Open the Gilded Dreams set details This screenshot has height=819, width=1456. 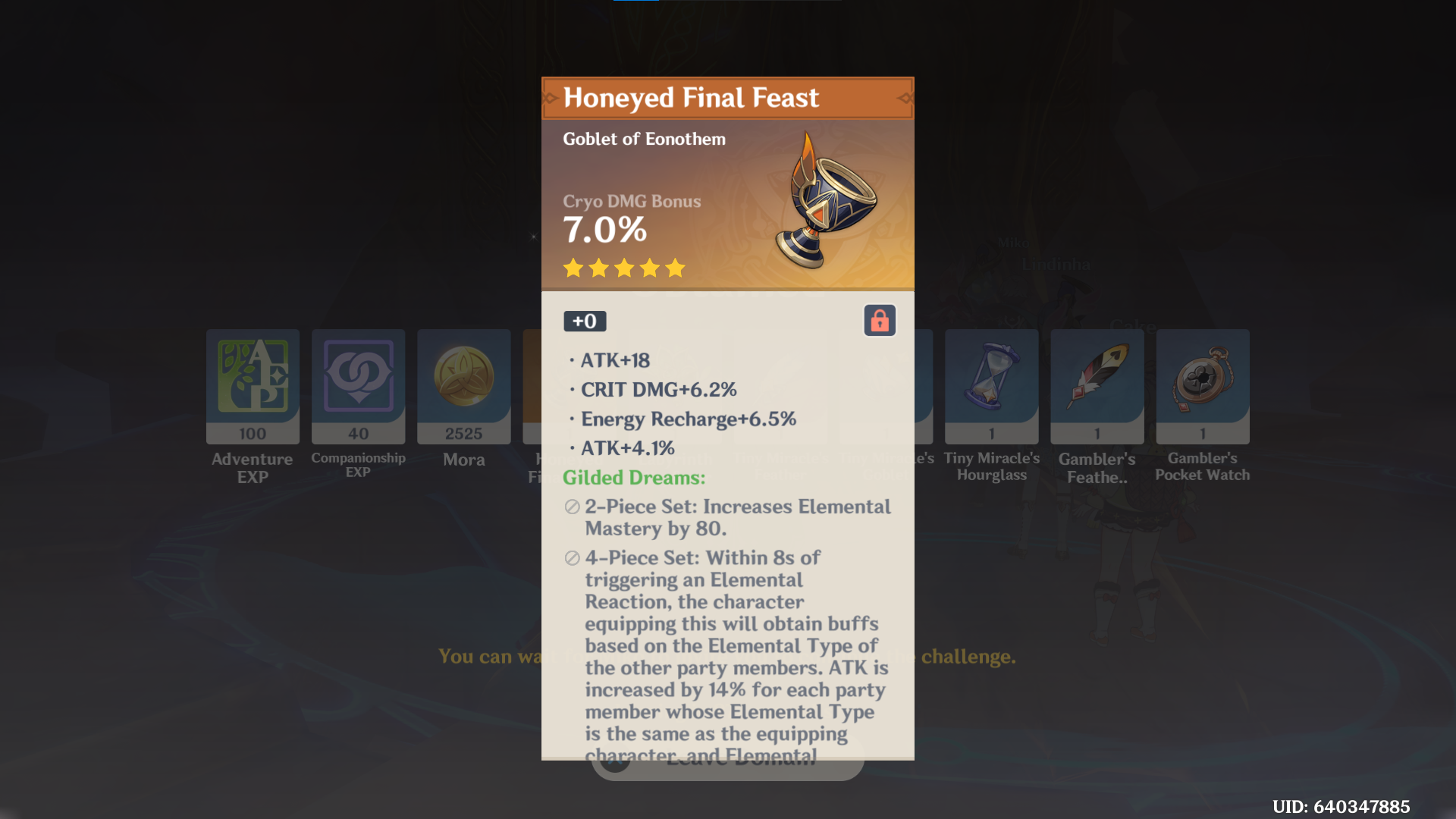tap(633, 478)
